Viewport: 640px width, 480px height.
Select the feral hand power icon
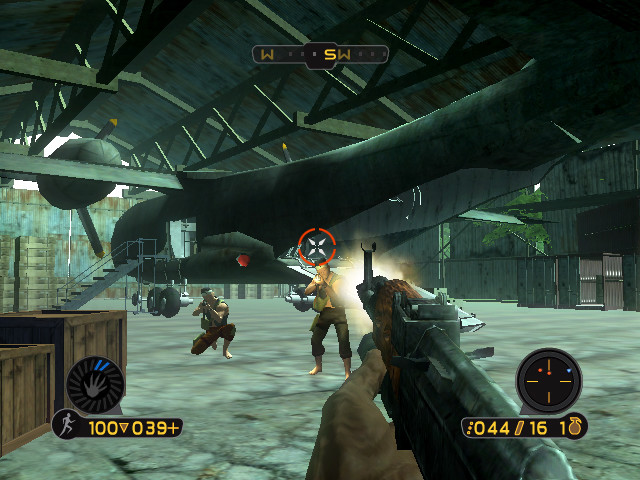coord(95,384)
